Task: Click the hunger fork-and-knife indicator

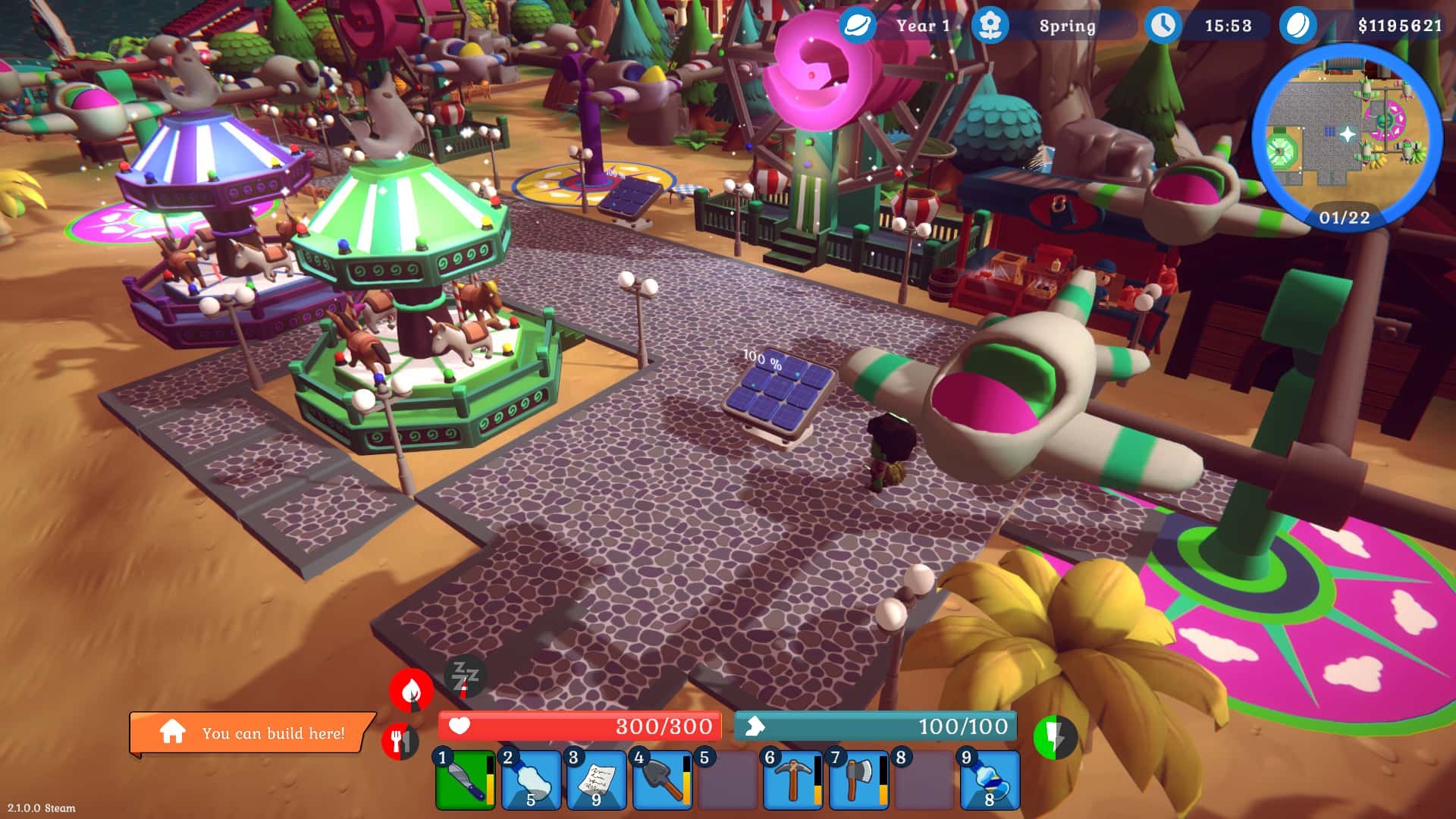Action: pyautogui.click(x=402, y=738)
